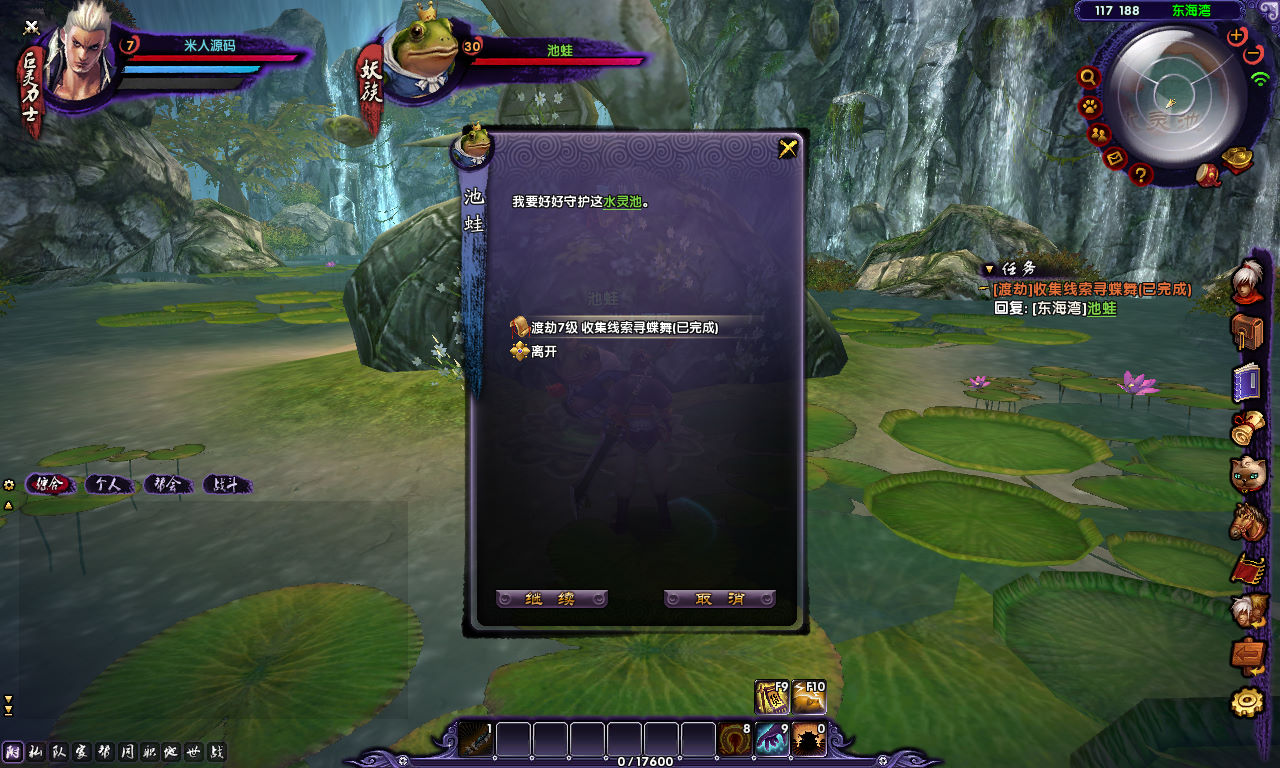Collapse the 任务 quest tracker
1280x768 pixels.
coord(989,269)
